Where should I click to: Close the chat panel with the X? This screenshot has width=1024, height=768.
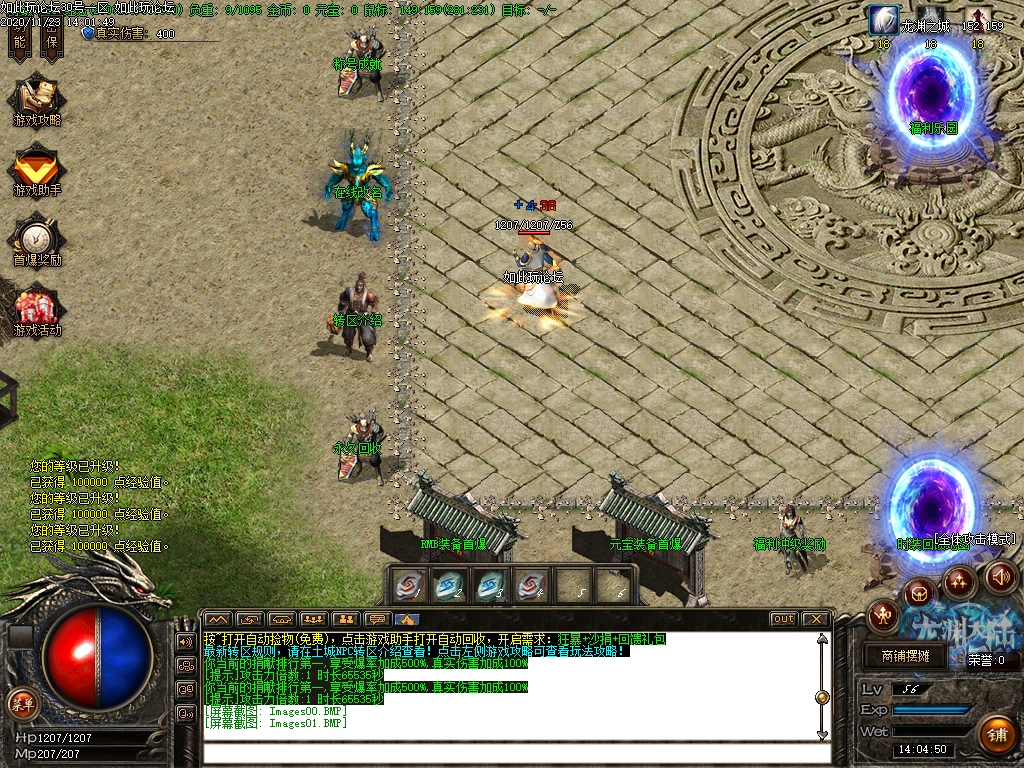tap(816, 619)
